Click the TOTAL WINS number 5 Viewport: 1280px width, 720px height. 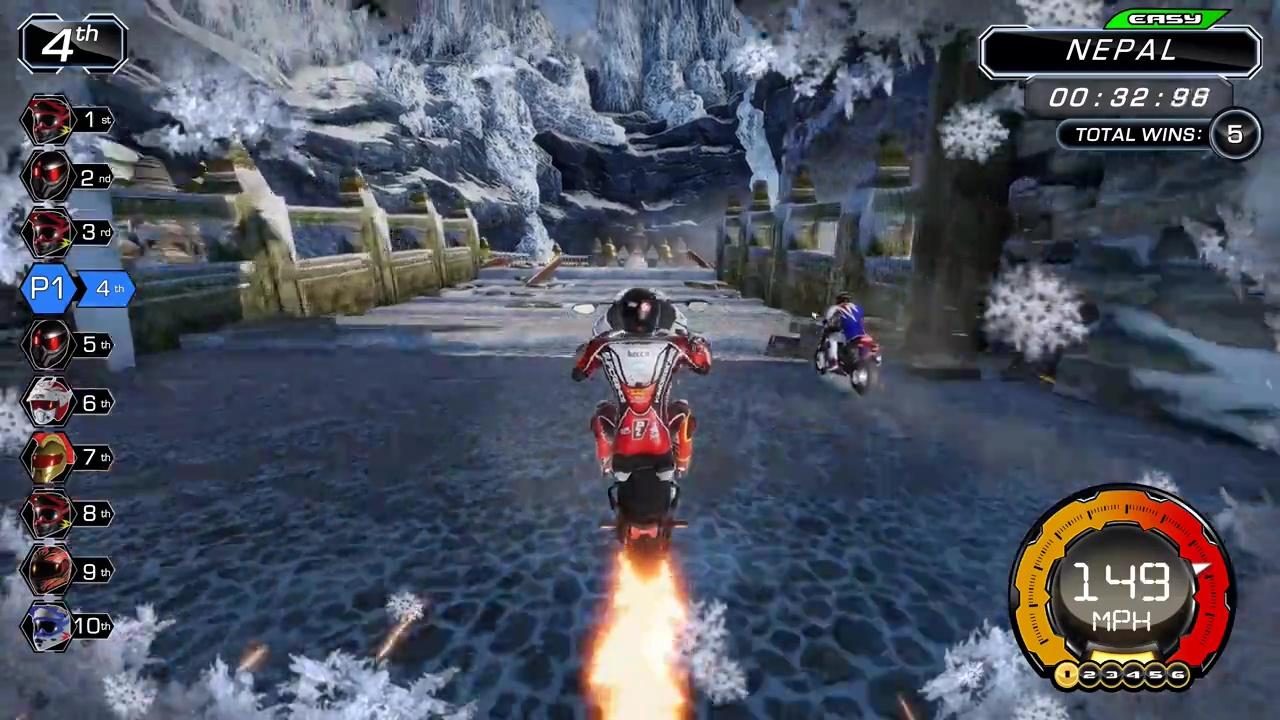(x=1234, y=134)
